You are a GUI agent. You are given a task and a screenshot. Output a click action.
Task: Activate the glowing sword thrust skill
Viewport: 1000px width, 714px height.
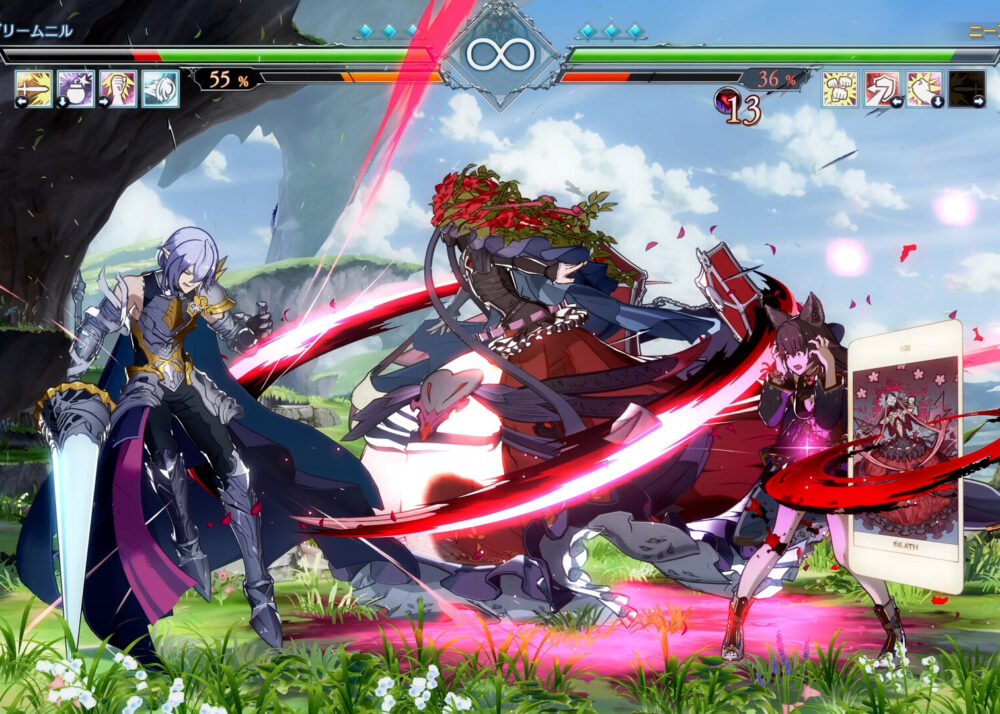point(33,88)
